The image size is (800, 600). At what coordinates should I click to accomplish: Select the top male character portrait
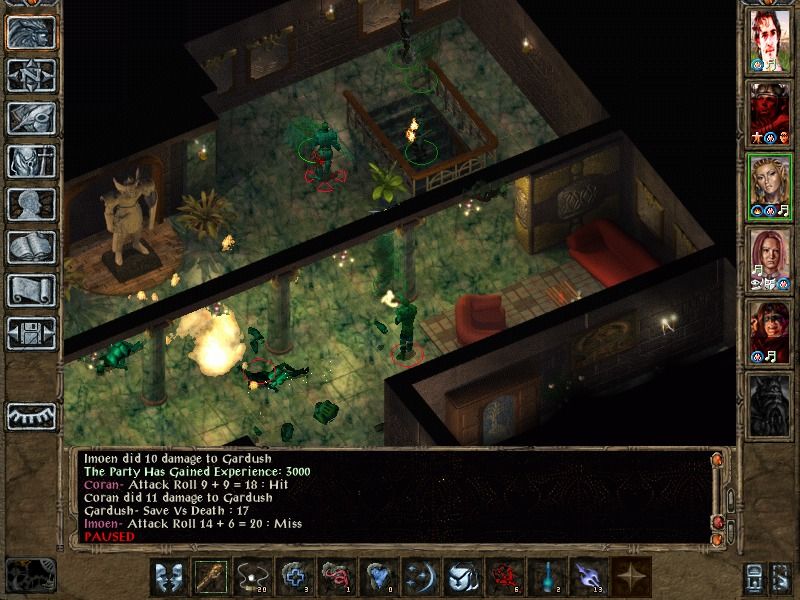769,43
